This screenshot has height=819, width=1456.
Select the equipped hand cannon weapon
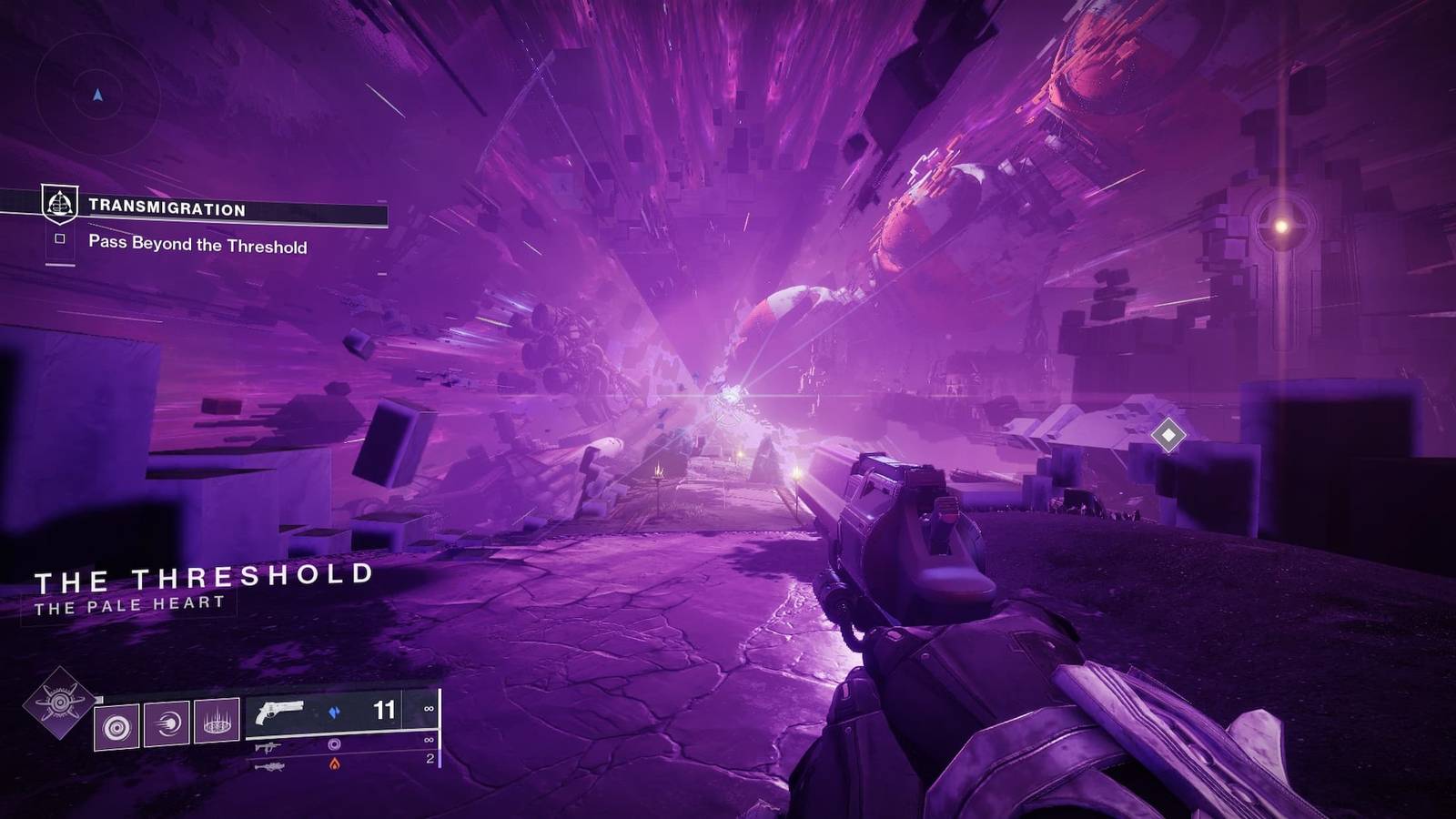tap(280, 712)
